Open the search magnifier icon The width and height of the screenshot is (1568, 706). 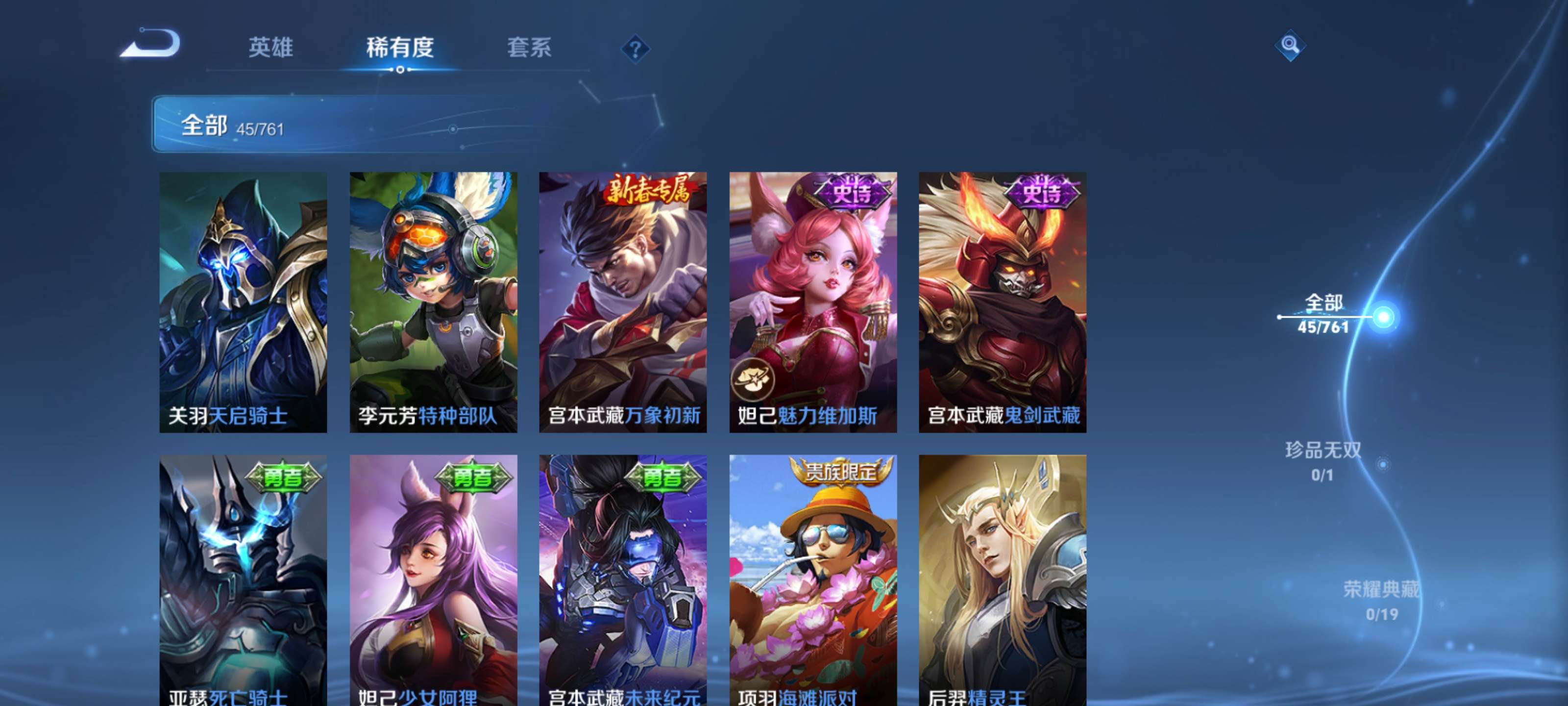[x=1291, y=46]
